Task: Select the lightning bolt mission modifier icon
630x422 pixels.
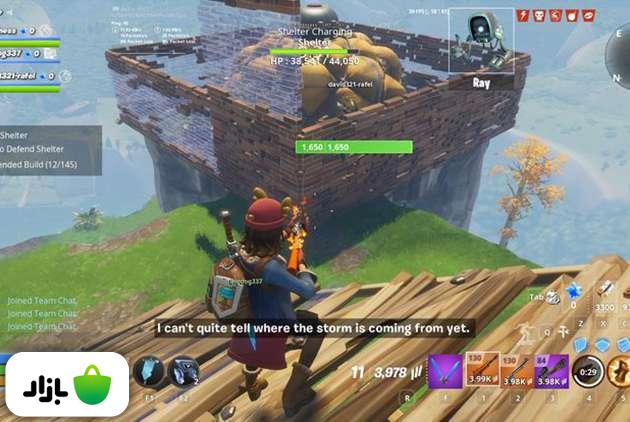Action: click(524, 16)
